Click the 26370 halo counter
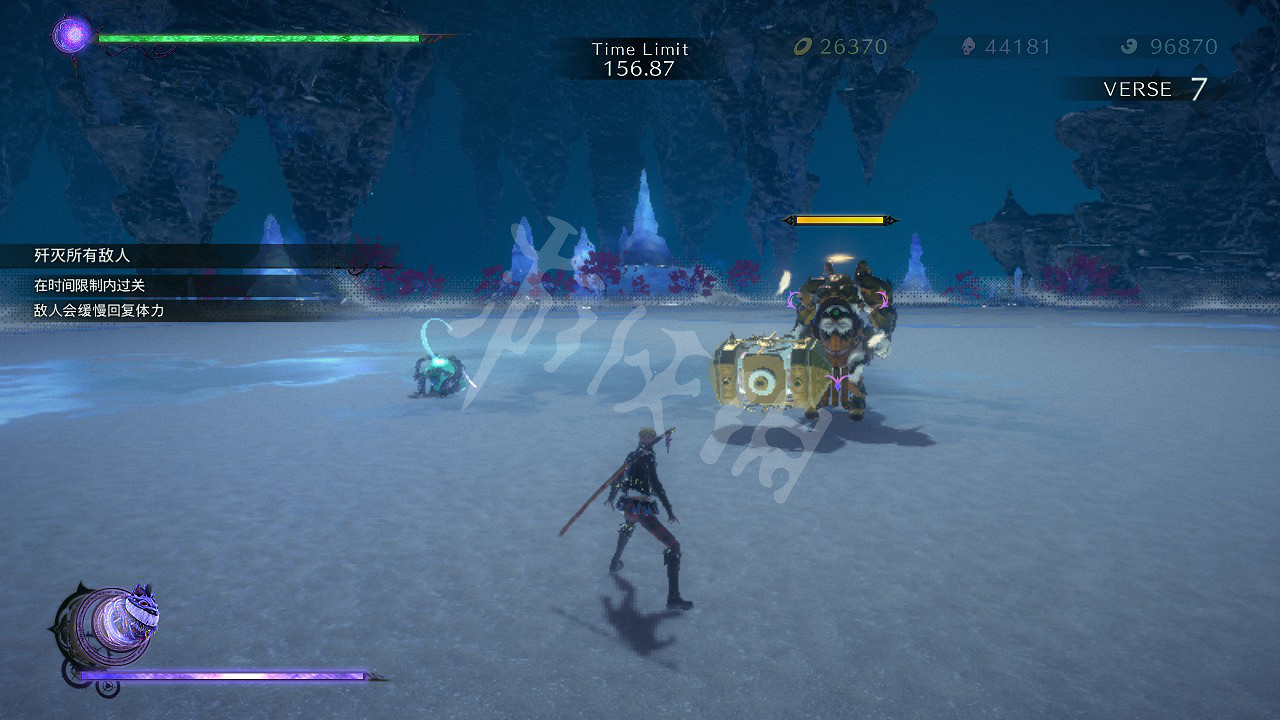Viewport: 1280px width, 720px height. point(850,46)
